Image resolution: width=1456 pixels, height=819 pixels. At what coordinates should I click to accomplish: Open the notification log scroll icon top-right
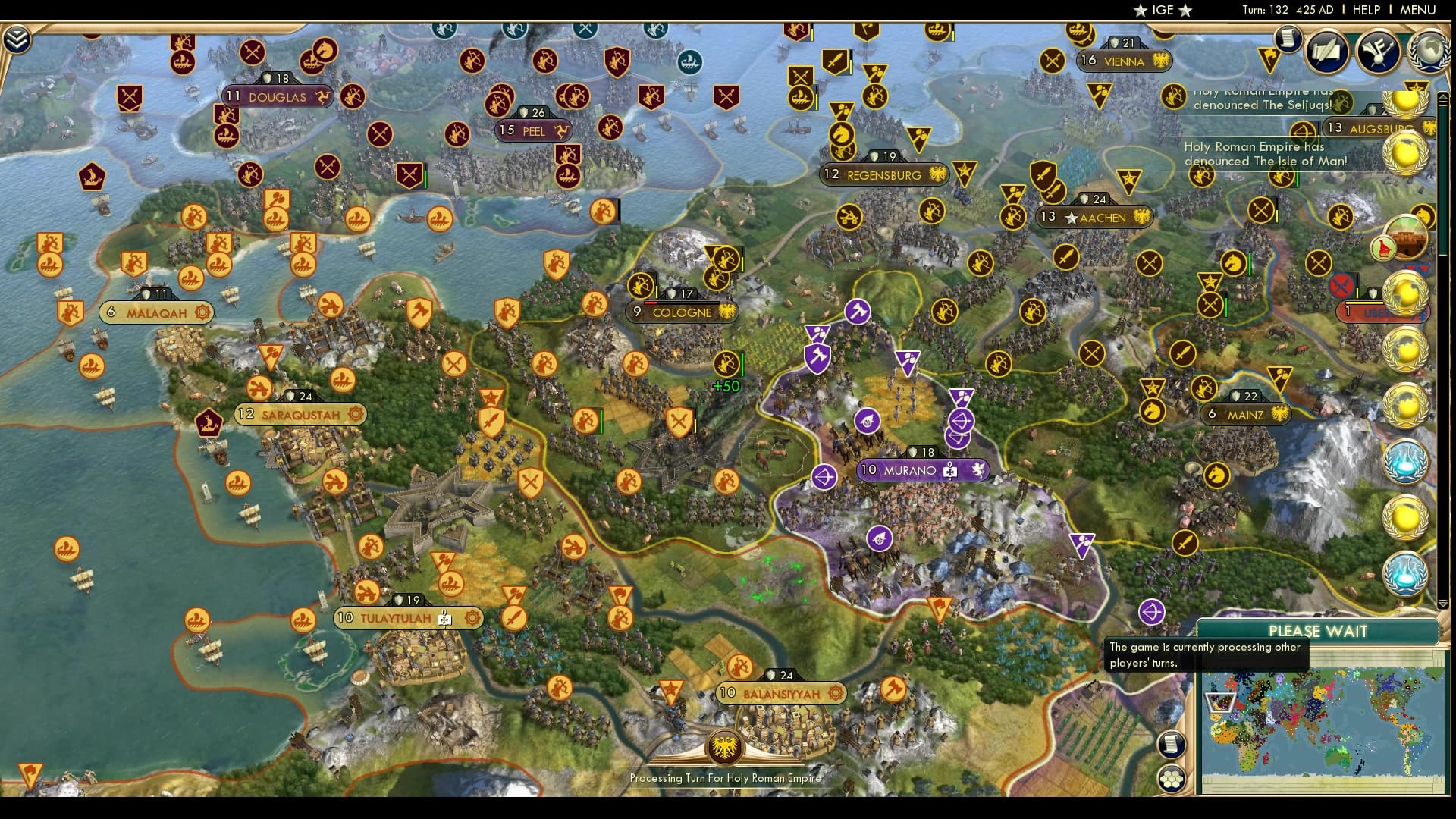pyautogui.click(x=1287, y=40)
